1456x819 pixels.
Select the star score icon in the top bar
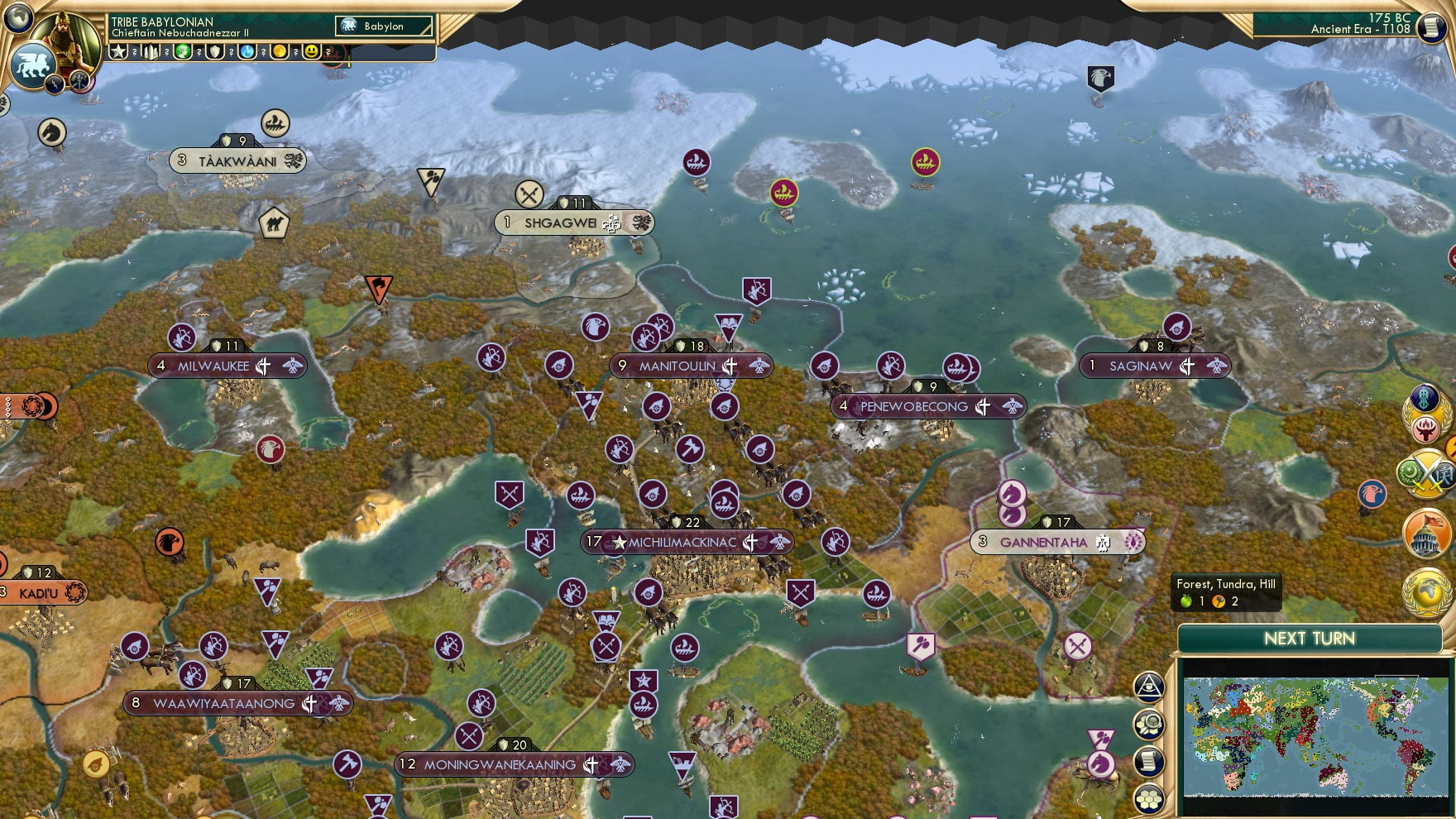coord(120,53)
